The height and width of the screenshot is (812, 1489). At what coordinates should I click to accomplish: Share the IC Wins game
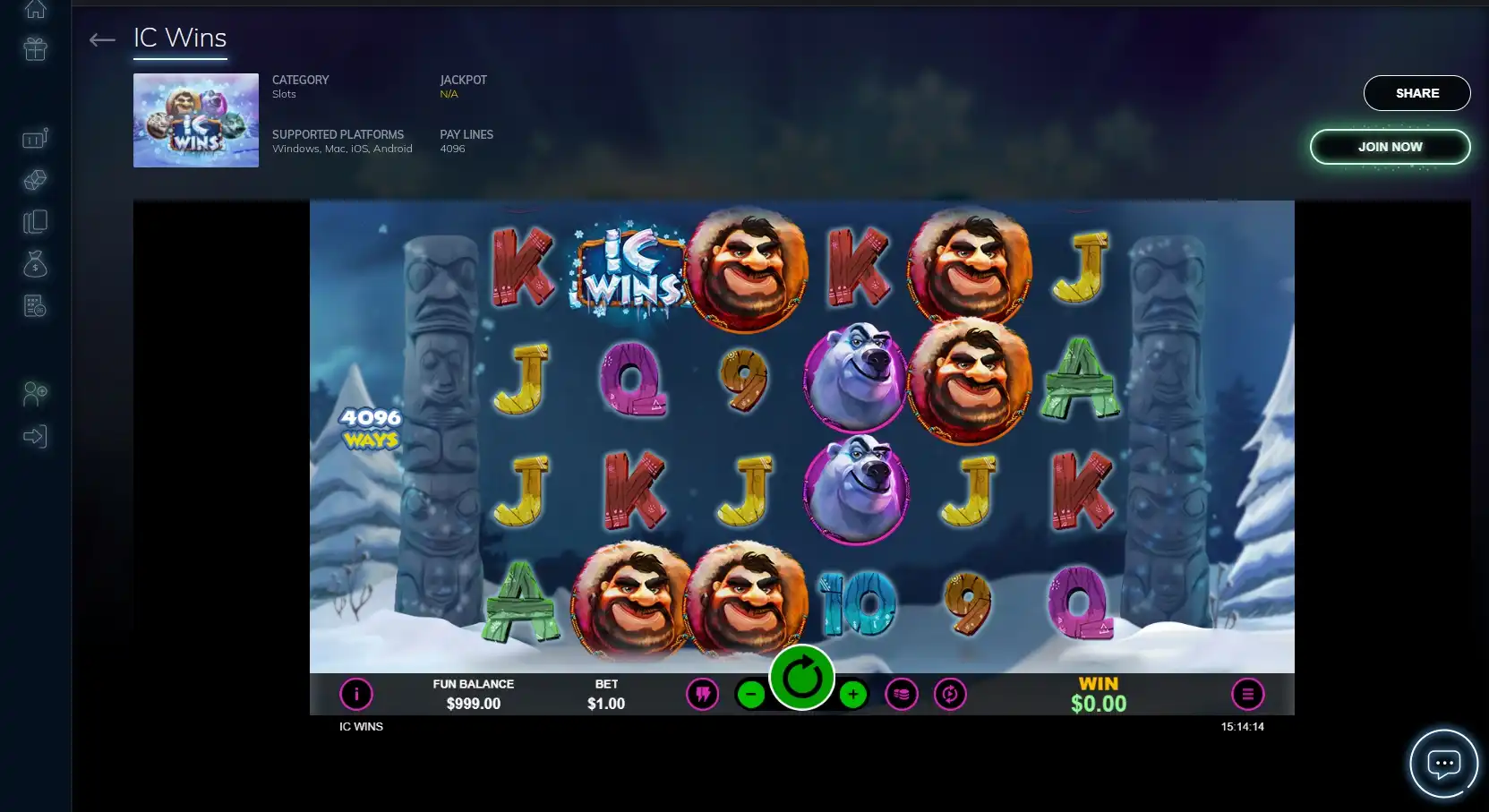tap(1416, 93)
